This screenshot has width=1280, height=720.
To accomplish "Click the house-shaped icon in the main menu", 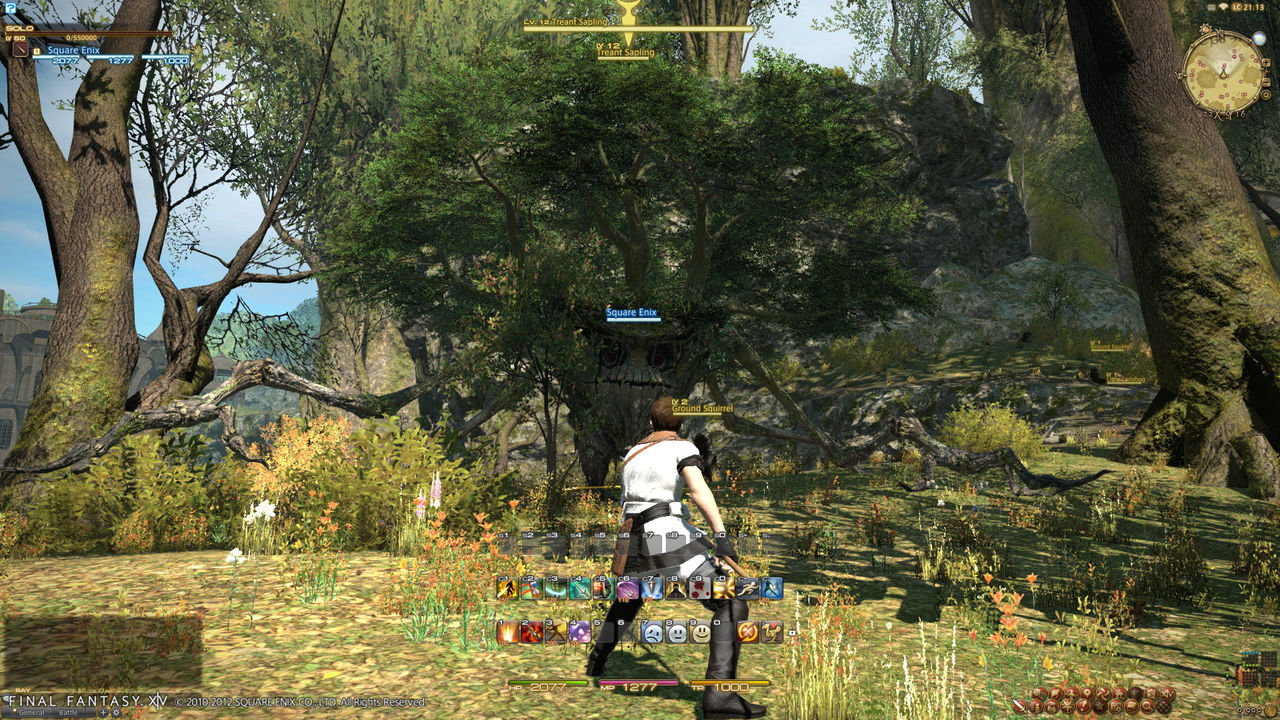I will [x=1120, y=693].
